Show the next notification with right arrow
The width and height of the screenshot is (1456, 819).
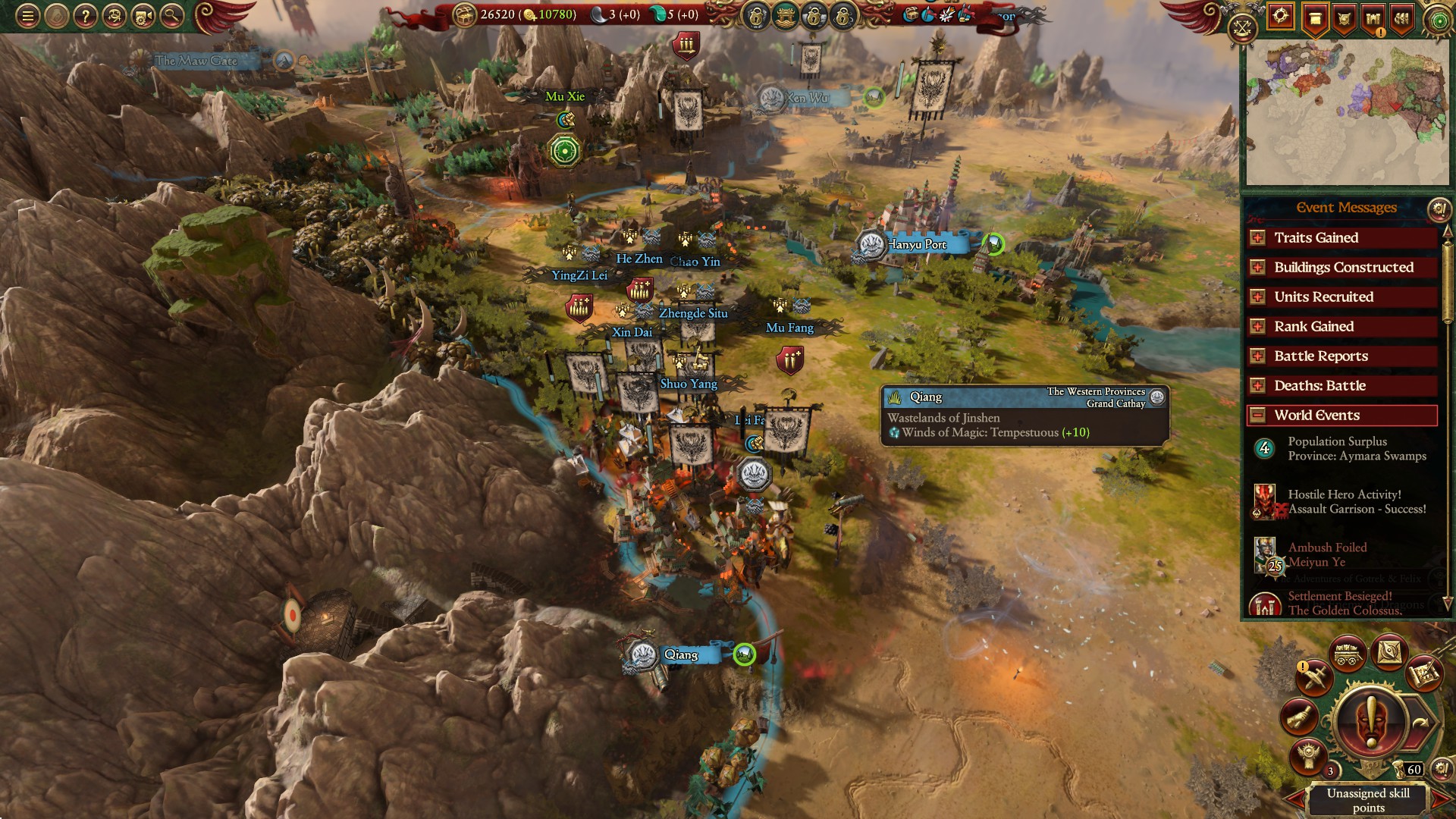[x=1441, y=800]
